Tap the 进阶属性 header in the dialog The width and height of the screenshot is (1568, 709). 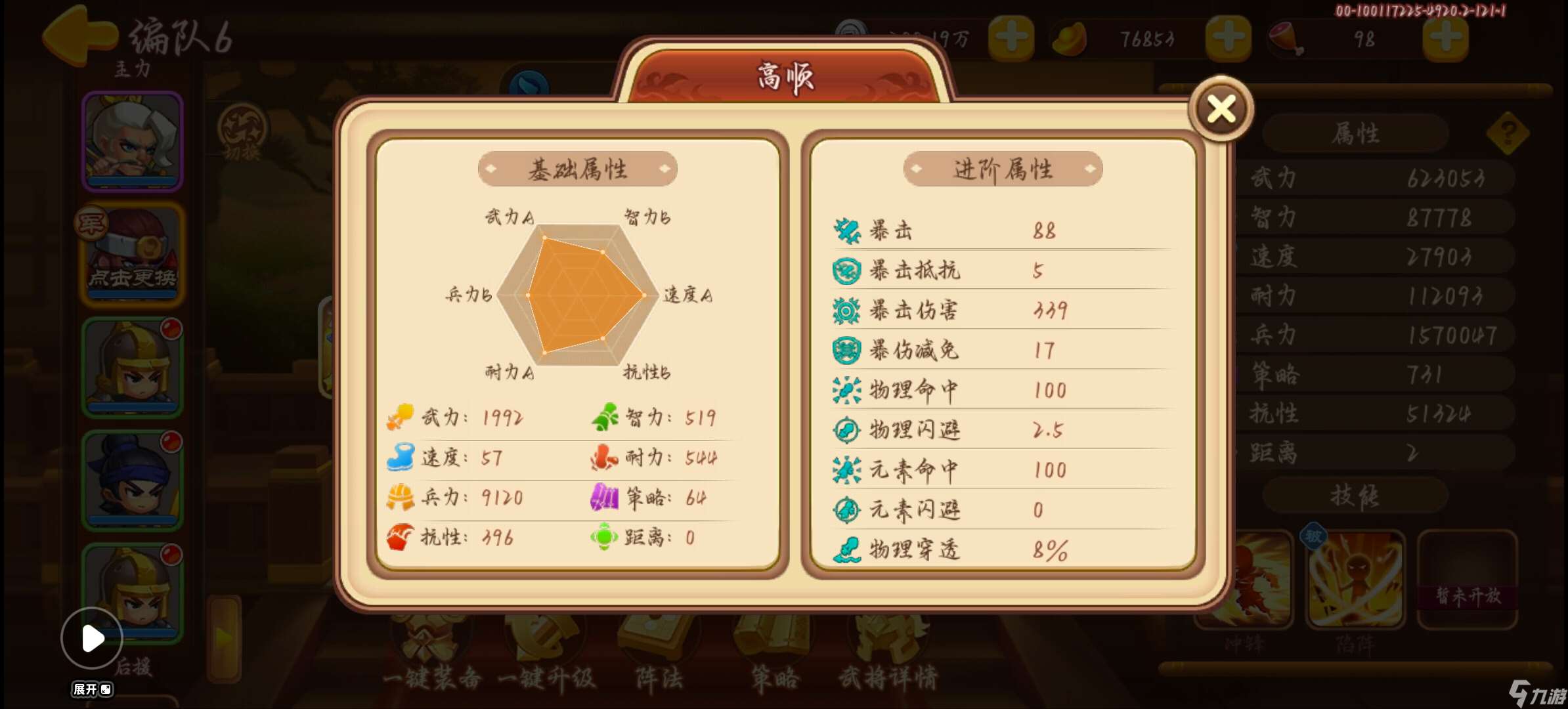click(1003, 169)
